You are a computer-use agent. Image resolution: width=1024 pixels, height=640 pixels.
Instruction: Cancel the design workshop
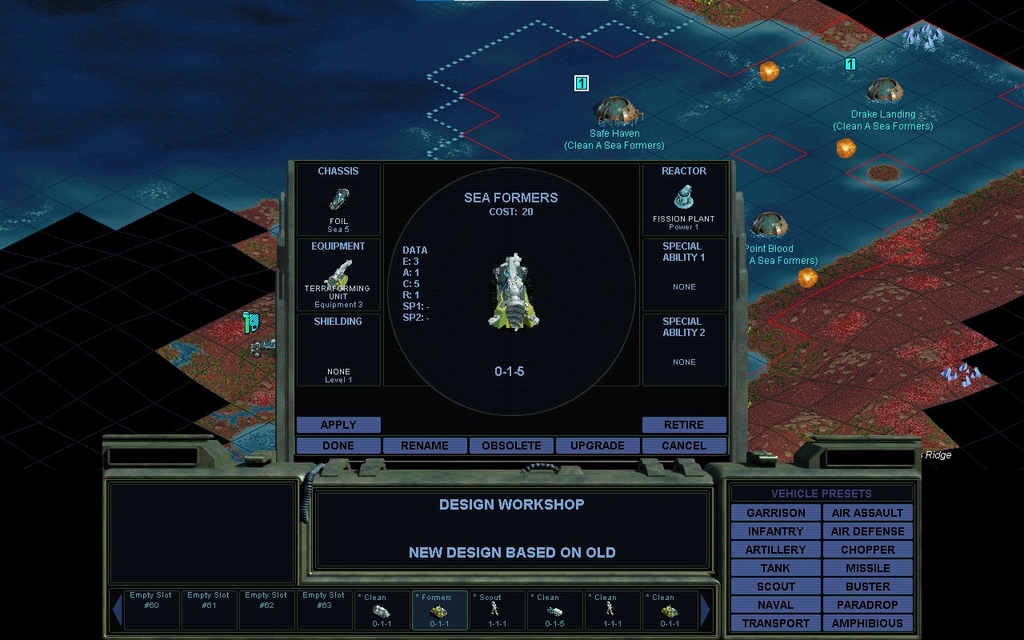(x=684, y=445)
